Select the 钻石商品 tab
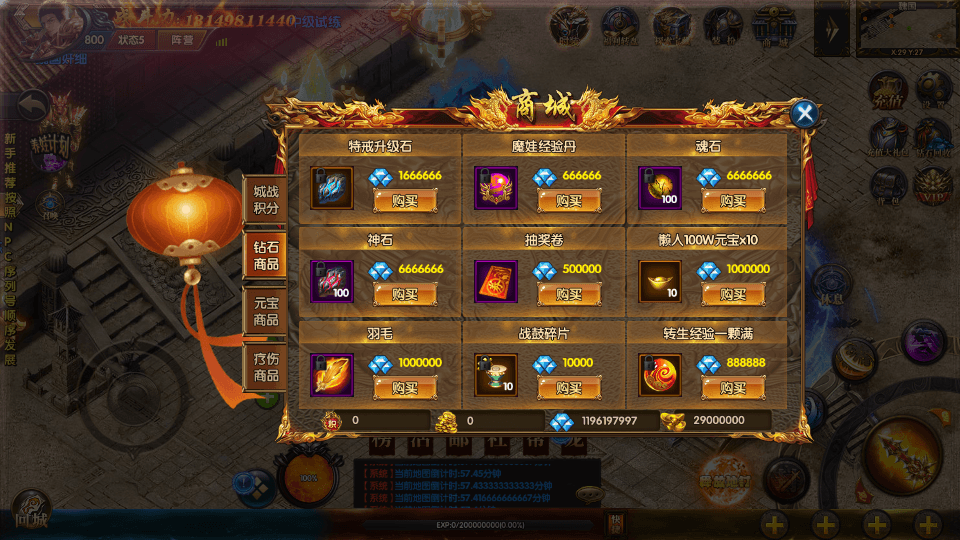 click(x=265, y=256)
